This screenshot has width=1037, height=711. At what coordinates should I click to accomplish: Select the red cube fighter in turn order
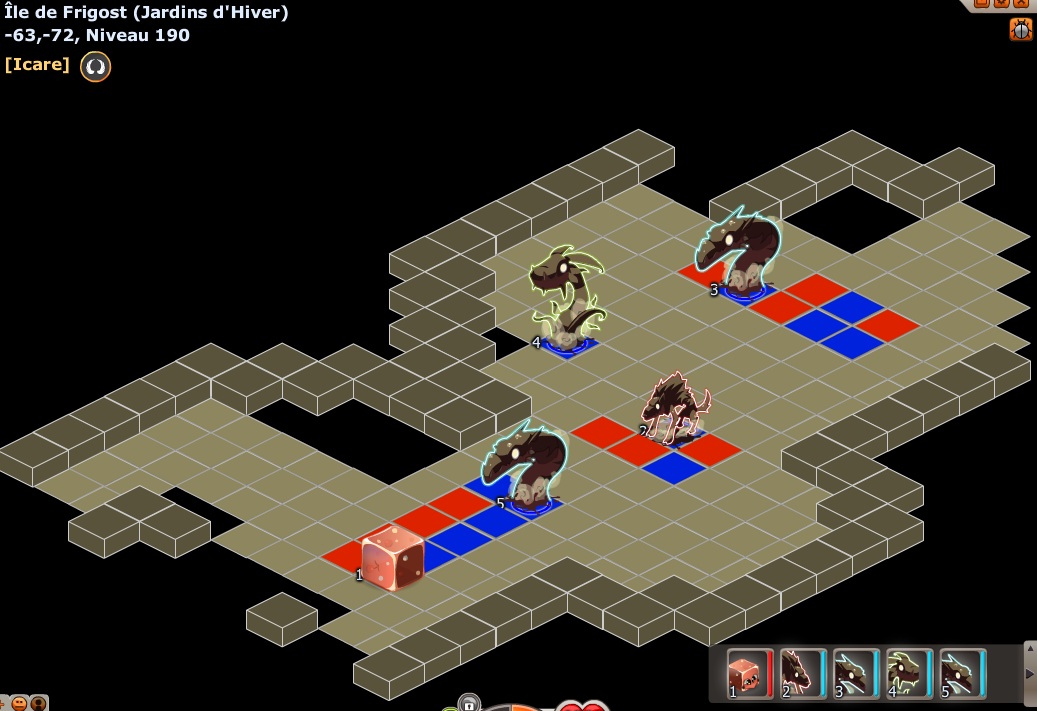point(750,672)
